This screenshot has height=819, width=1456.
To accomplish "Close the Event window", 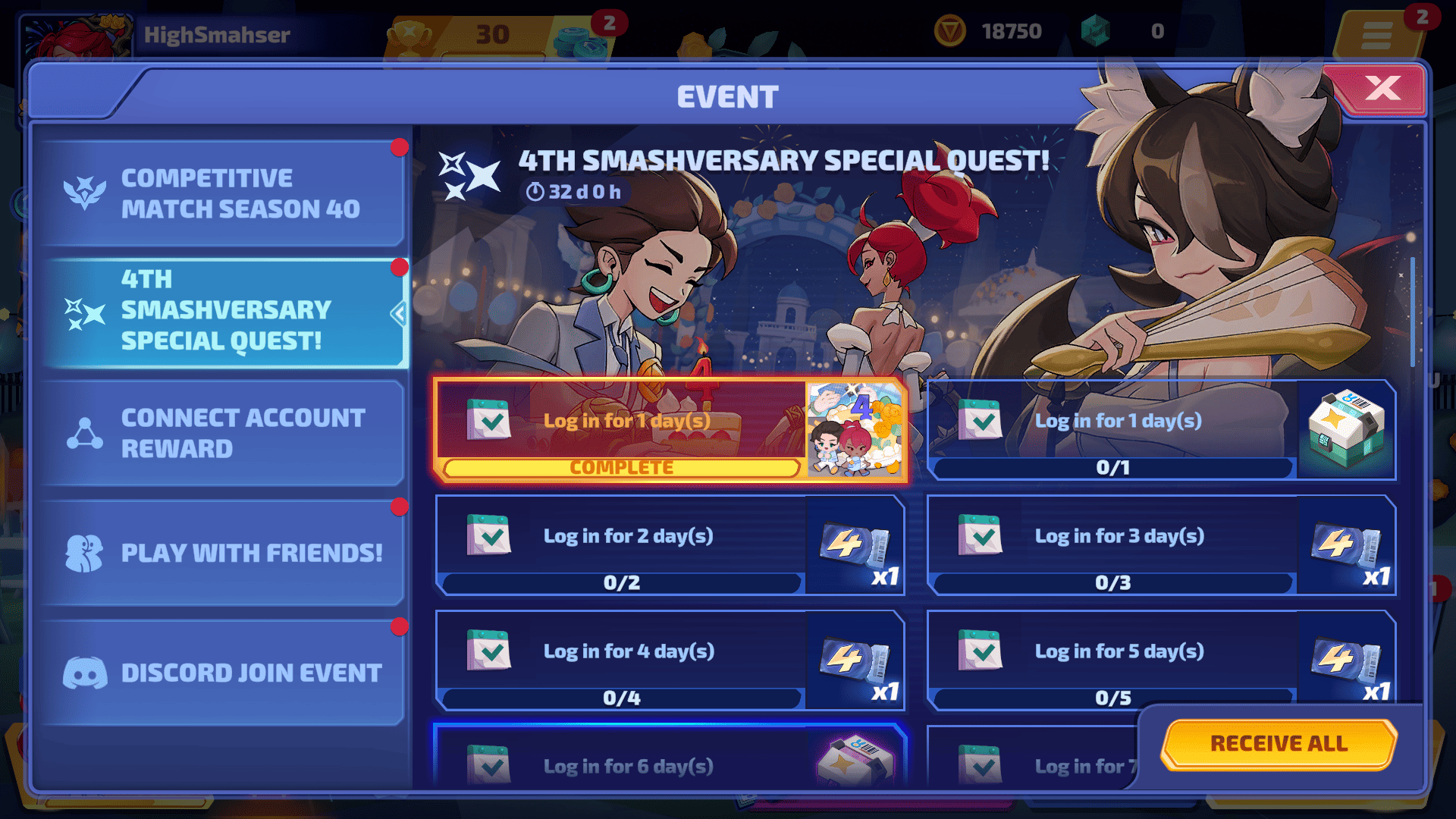I will (1382, 89).
